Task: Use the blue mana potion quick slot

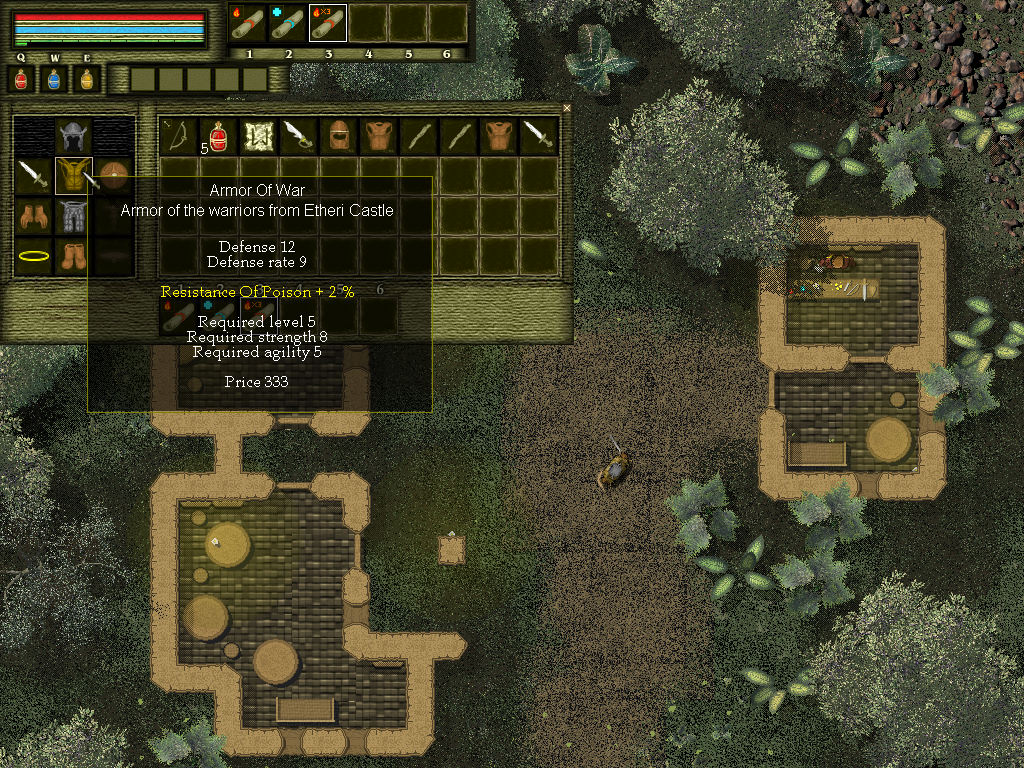Action: pos(55,80)
